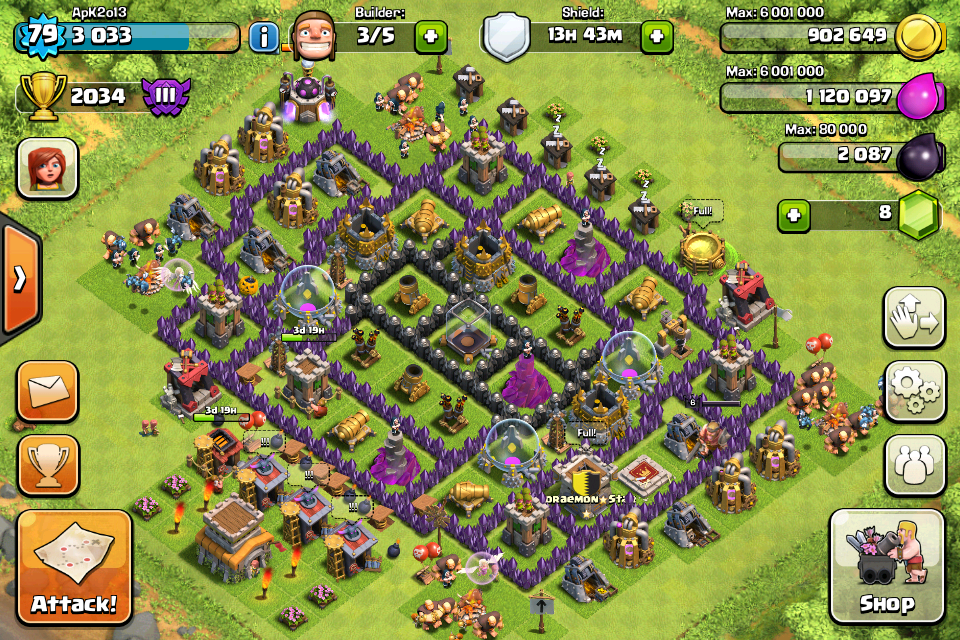Screen dimensions: 960x640
Task: Open the Shop
Action: click(x=887, y=567)
